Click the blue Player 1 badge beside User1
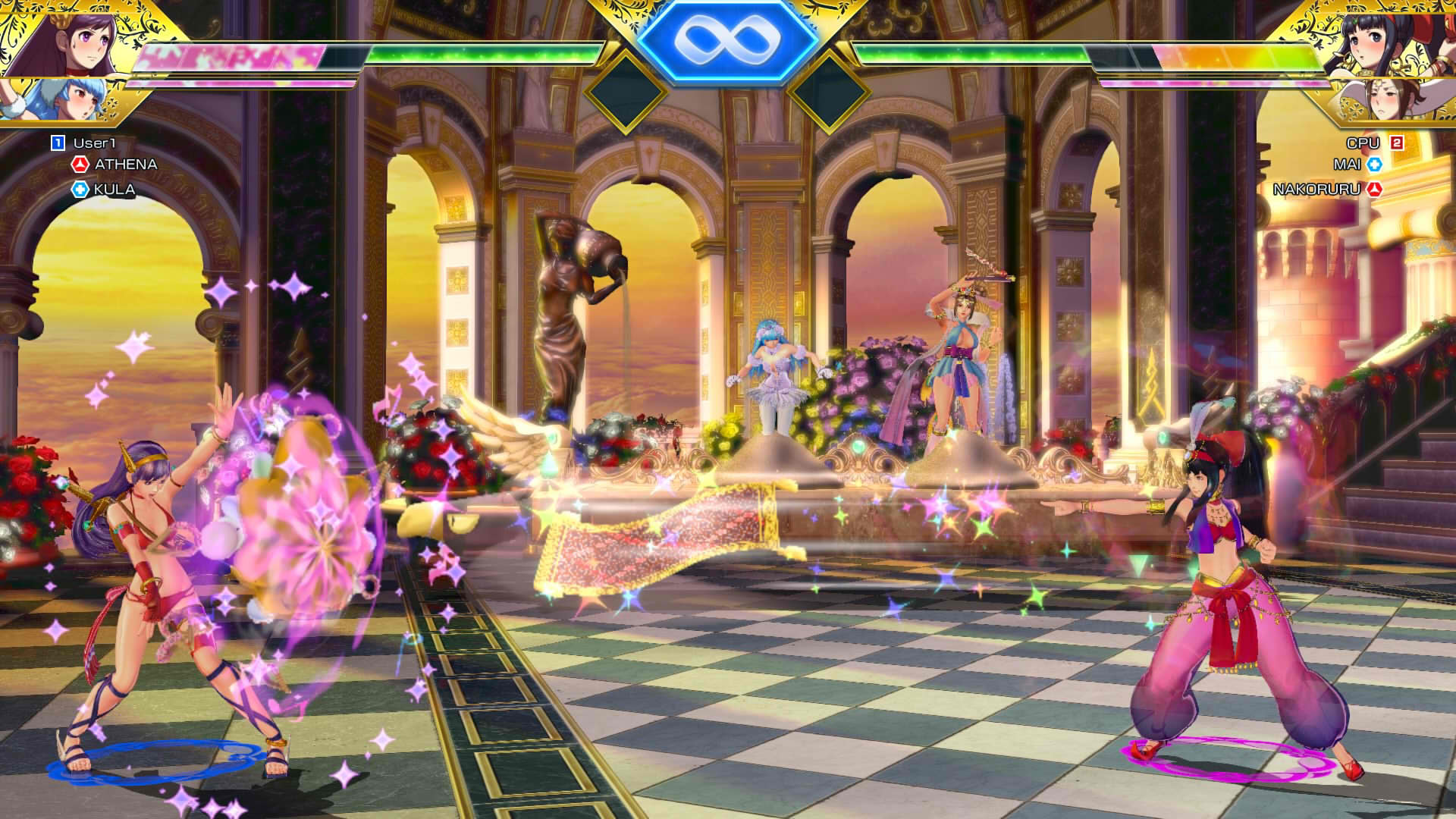1456x819 pixels. 56,141
